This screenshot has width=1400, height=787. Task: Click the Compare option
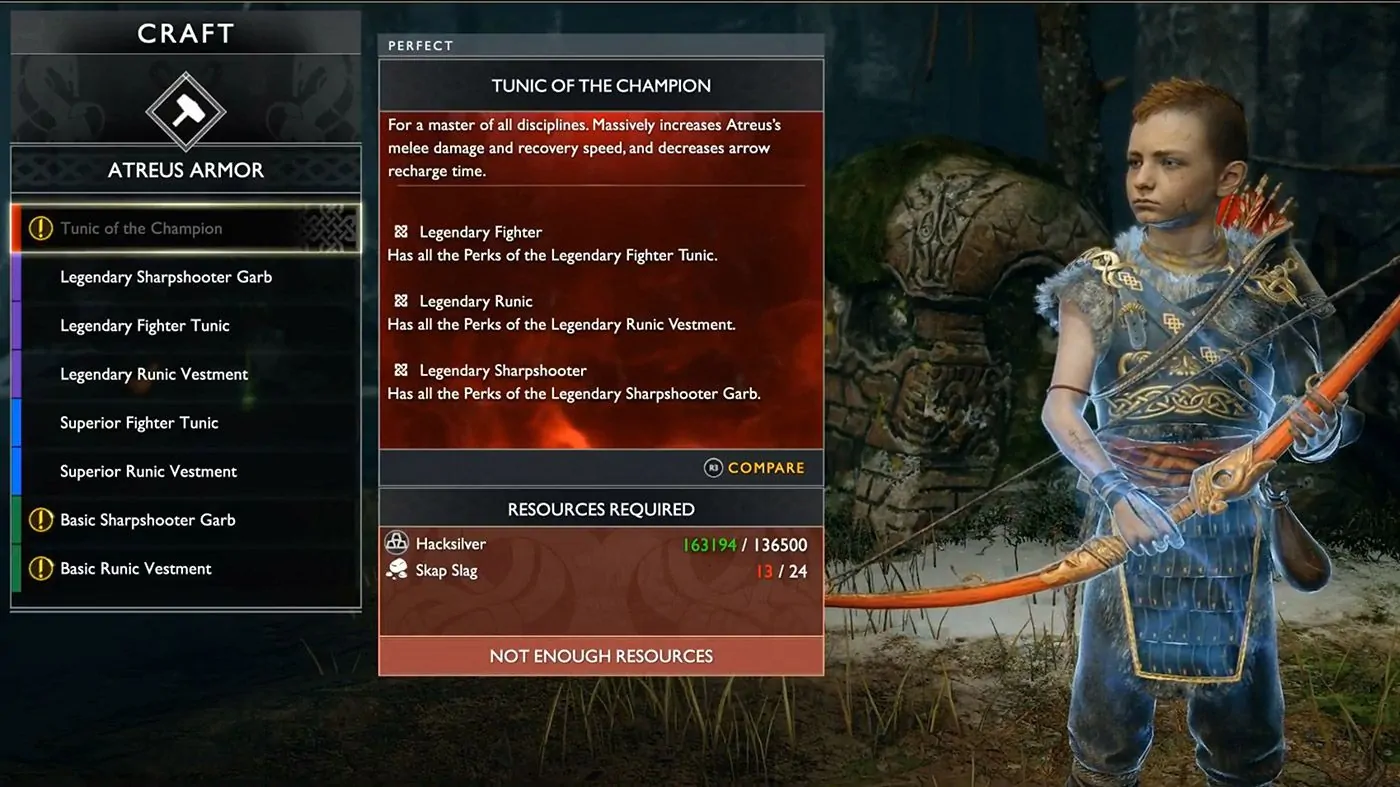tap(765, 467)
